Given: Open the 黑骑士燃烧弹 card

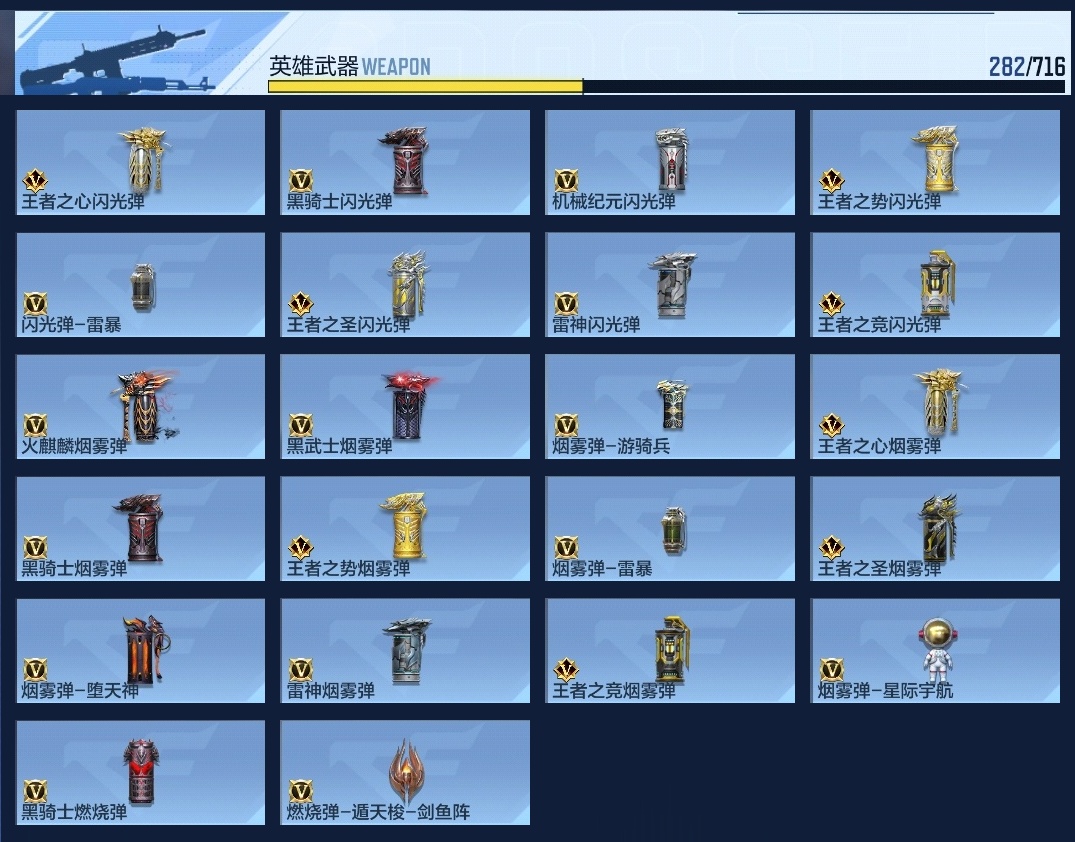Looking at the screenshot, I should [141, 773].
